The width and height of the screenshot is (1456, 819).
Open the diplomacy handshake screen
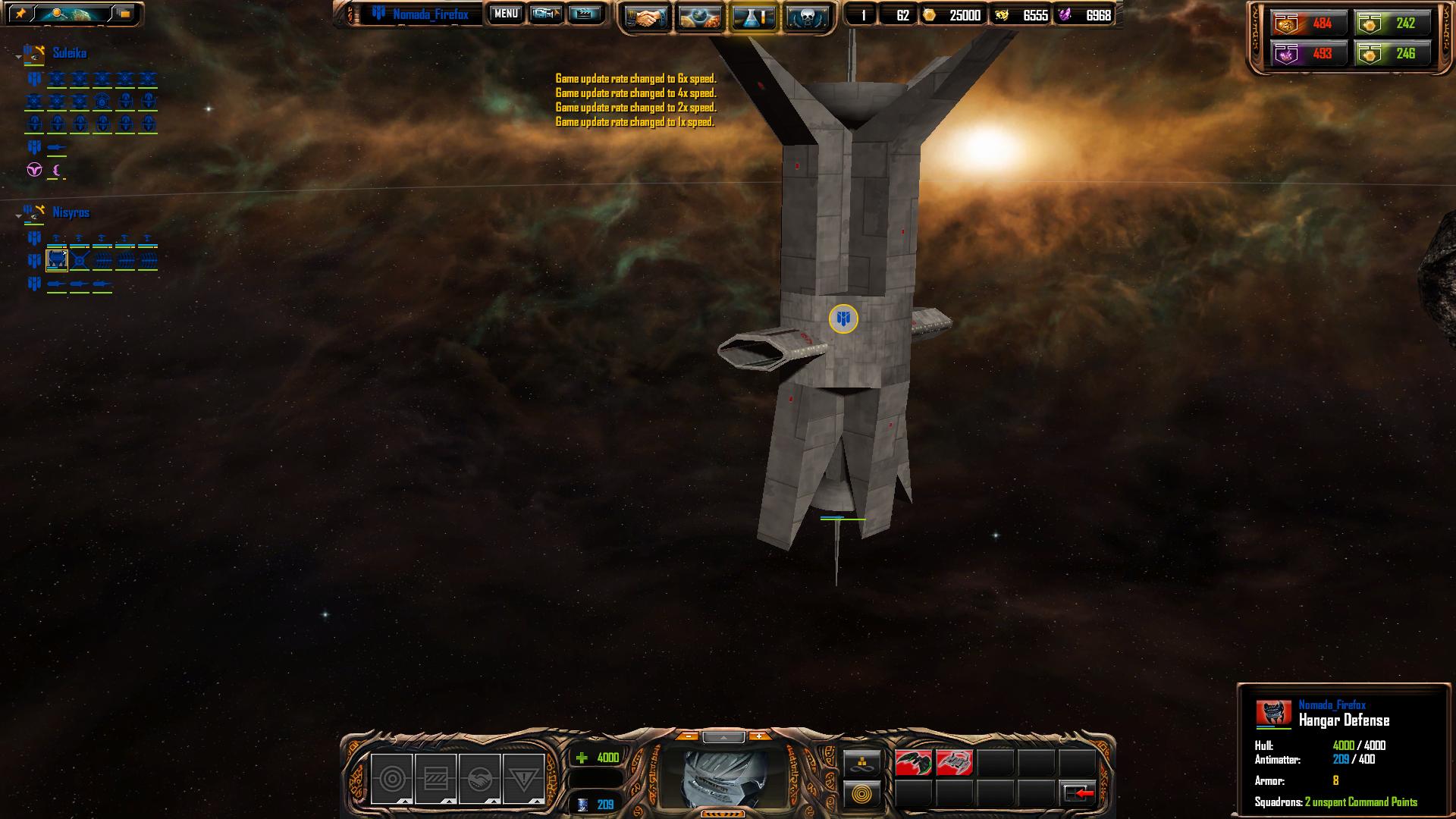647,18
